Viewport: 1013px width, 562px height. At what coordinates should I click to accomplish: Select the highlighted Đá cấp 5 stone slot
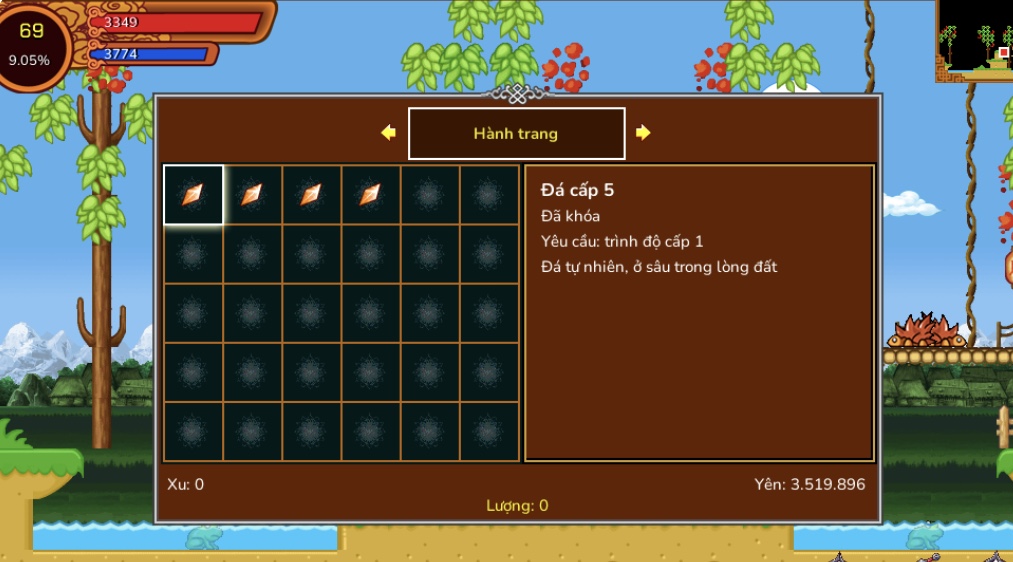193,194
